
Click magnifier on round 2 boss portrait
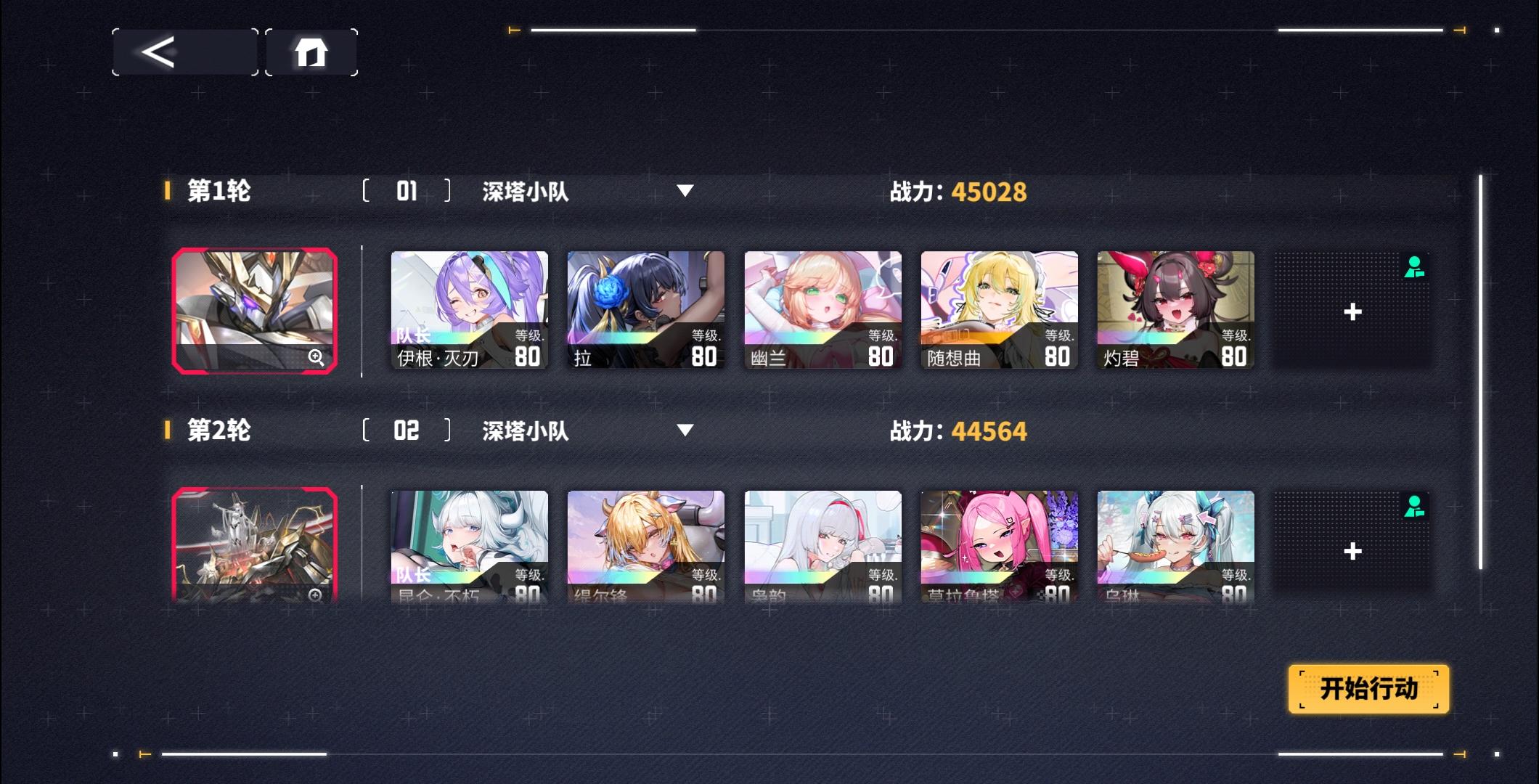pos(315,597)
